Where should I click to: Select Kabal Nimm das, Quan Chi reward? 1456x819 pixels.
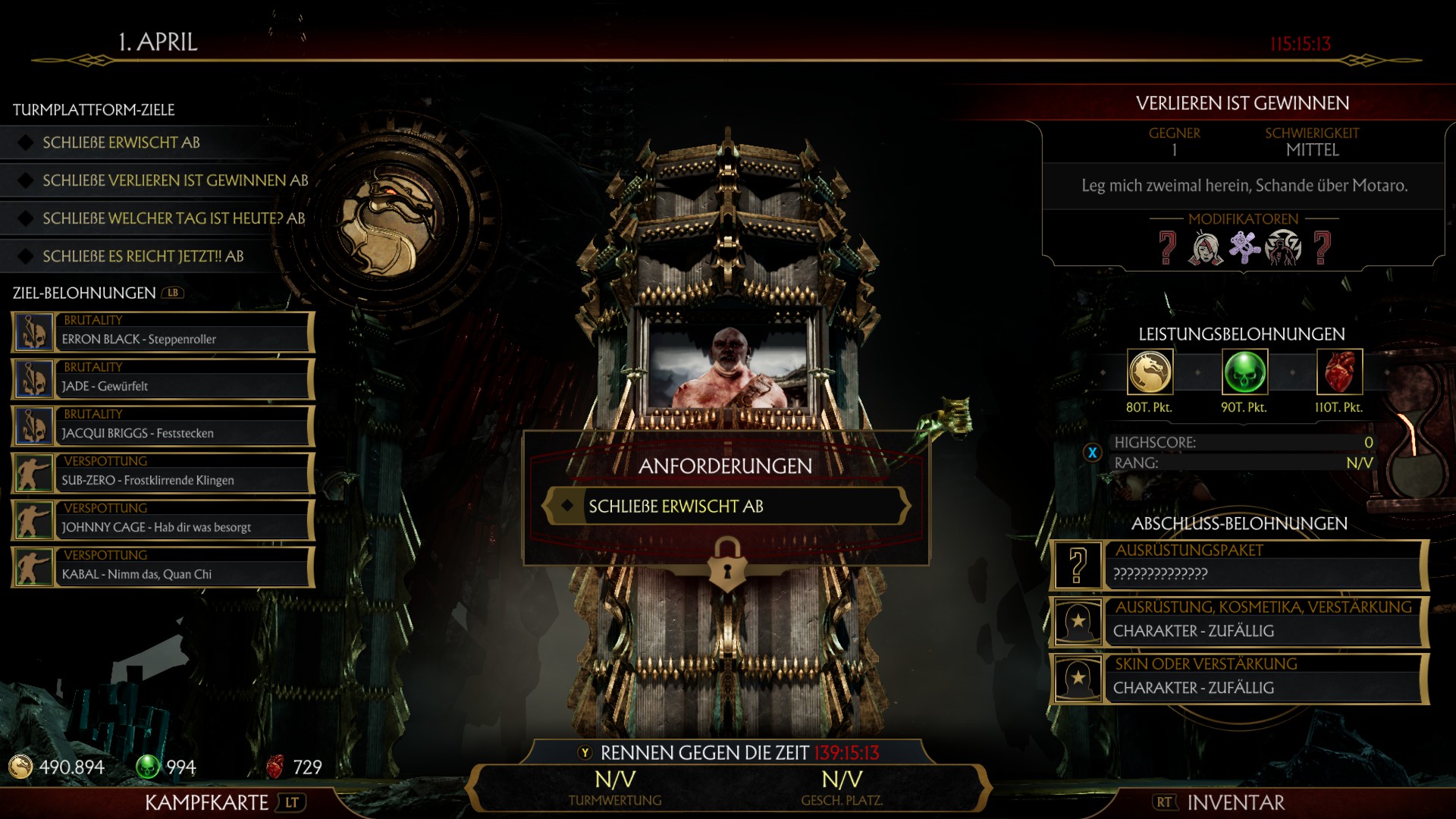point(163,567)
